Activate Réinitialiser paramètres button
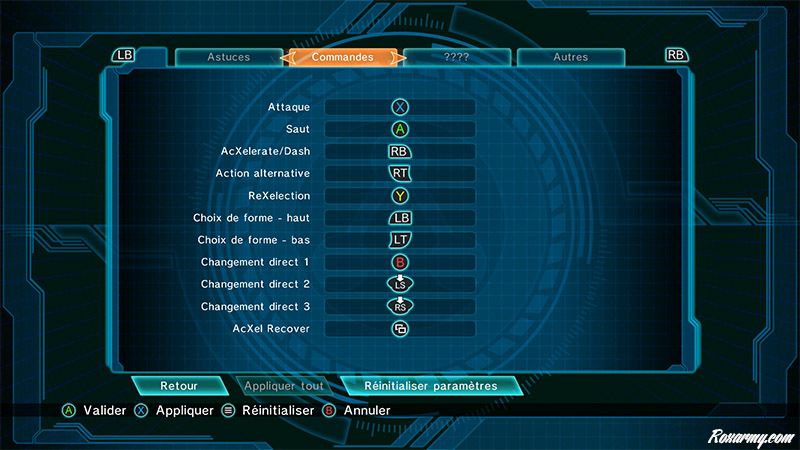Screen dimensions: 800x450 (430, 386)
